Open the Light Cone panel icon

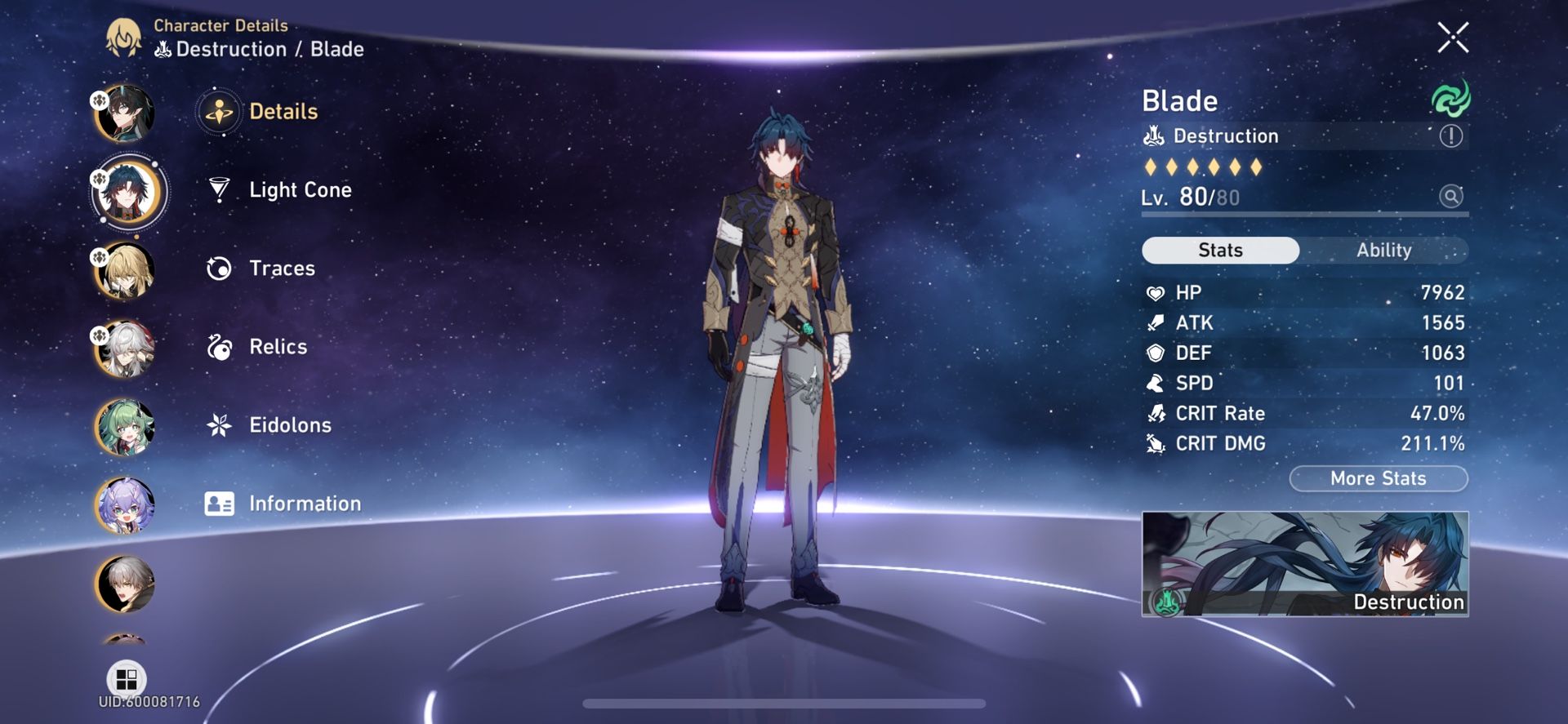click(217, 189)
